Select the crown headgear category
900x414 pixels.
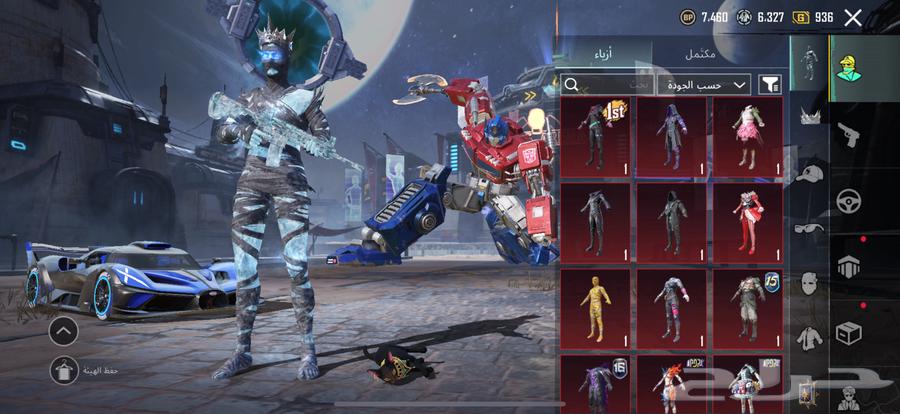809,117
